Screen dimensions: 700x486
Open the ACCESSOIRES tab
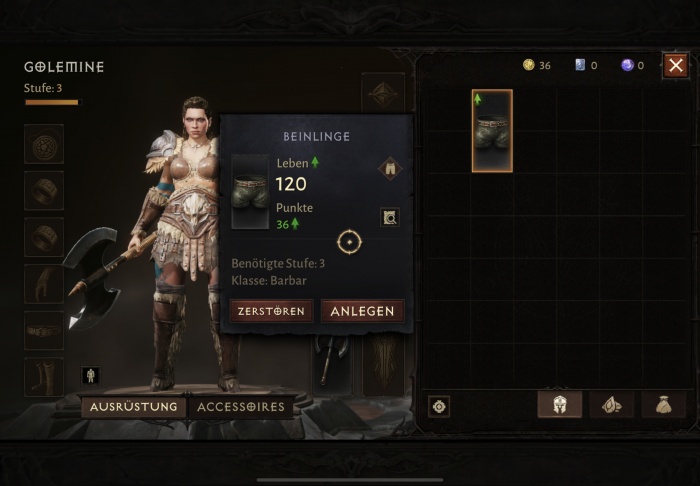[x=241, y=407]
